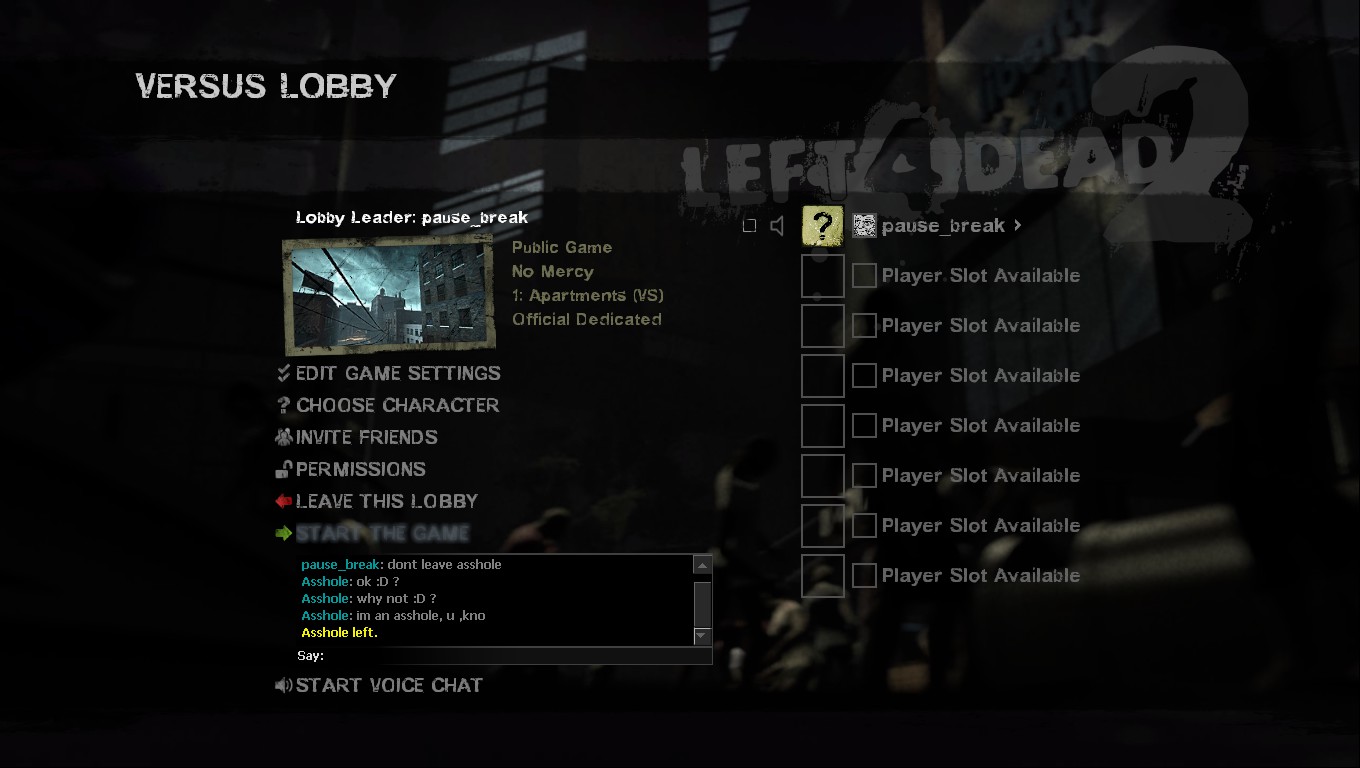Image resolution: width=1360 pixels, height=768 pixels.
Task: Click the friends icon next to Invite Friends
Action: (283, 437)
